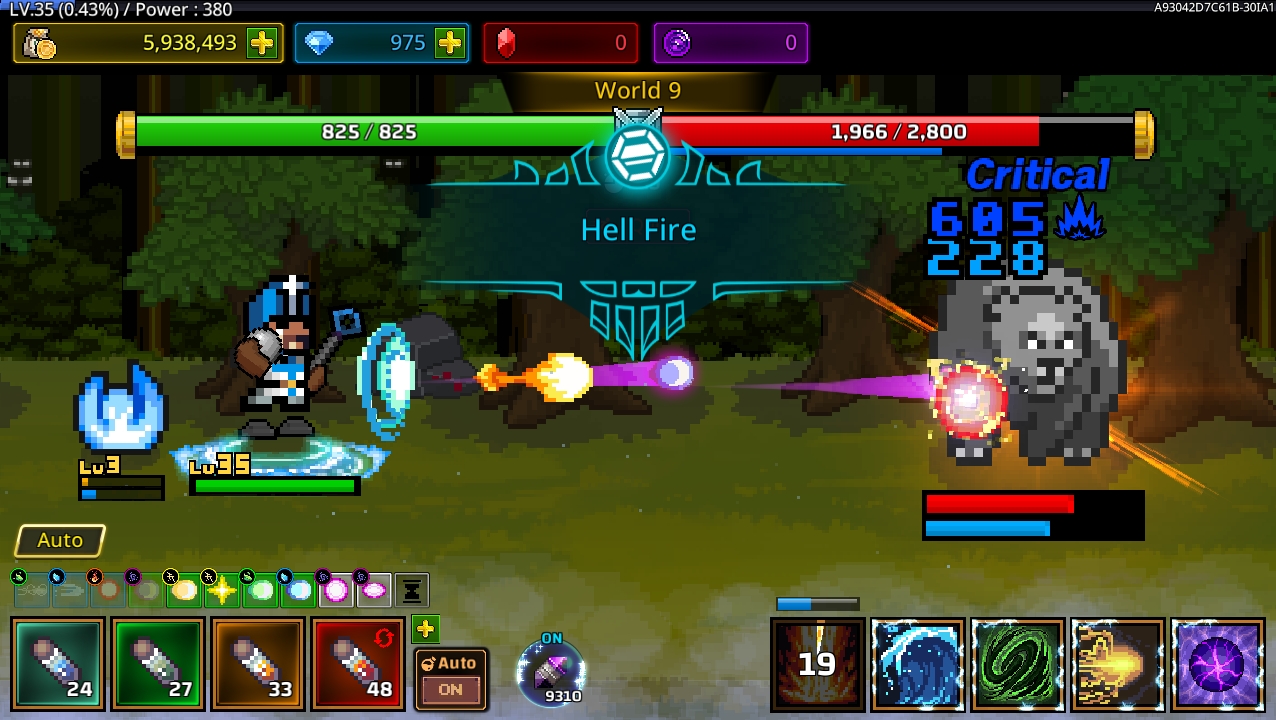The image size is (1276, 720).
Task: Use the green potion with 27 left
Action: (x=158, y=664)
